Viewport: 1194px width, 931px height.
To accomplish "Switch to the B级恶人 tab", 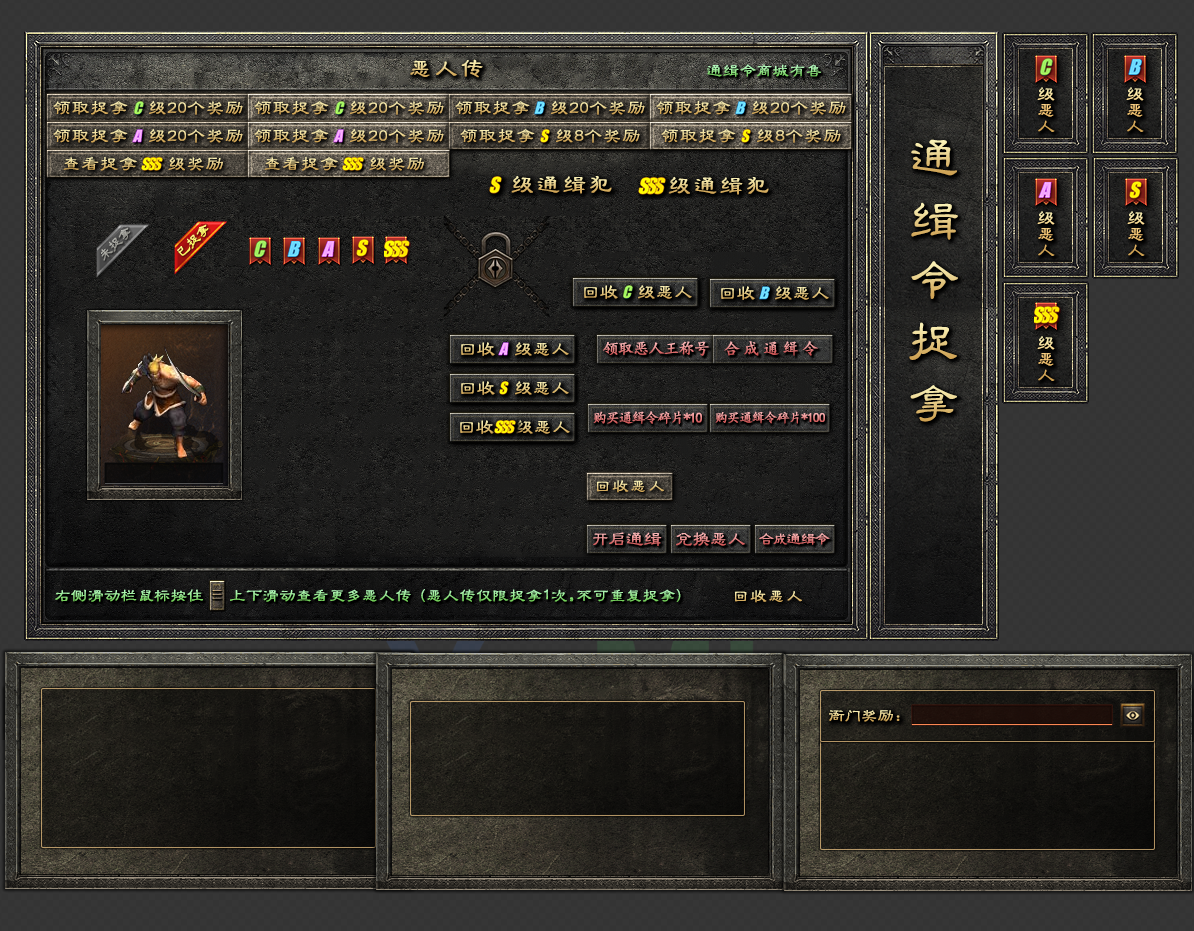I will (x=1134, y=94).
